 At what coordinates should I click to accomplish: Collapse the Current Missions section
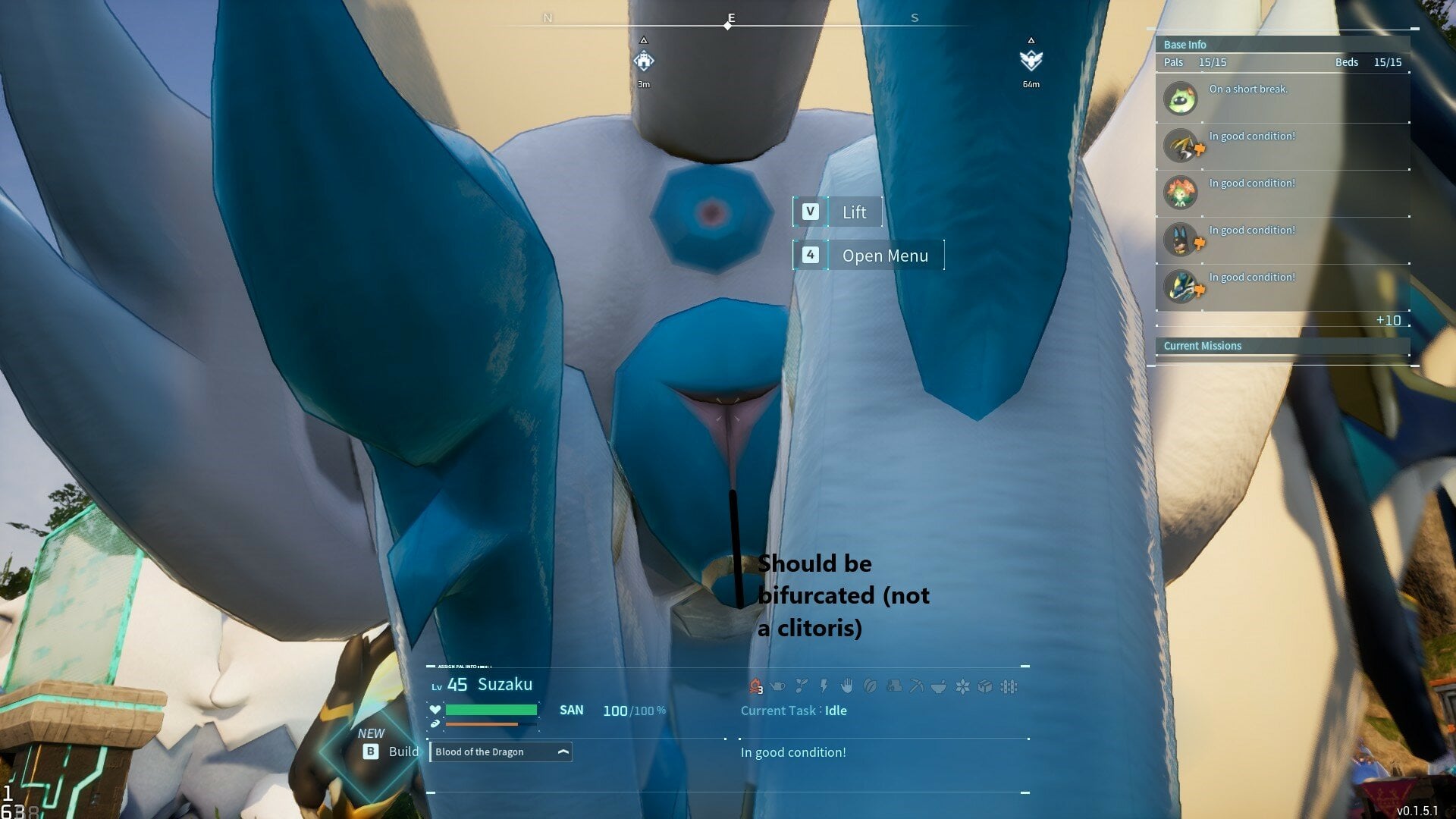1282,346
